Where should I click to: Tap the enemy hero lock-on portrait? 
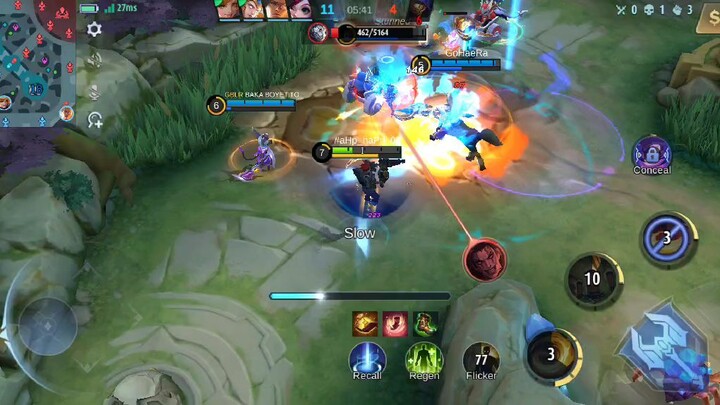point(485,260)
